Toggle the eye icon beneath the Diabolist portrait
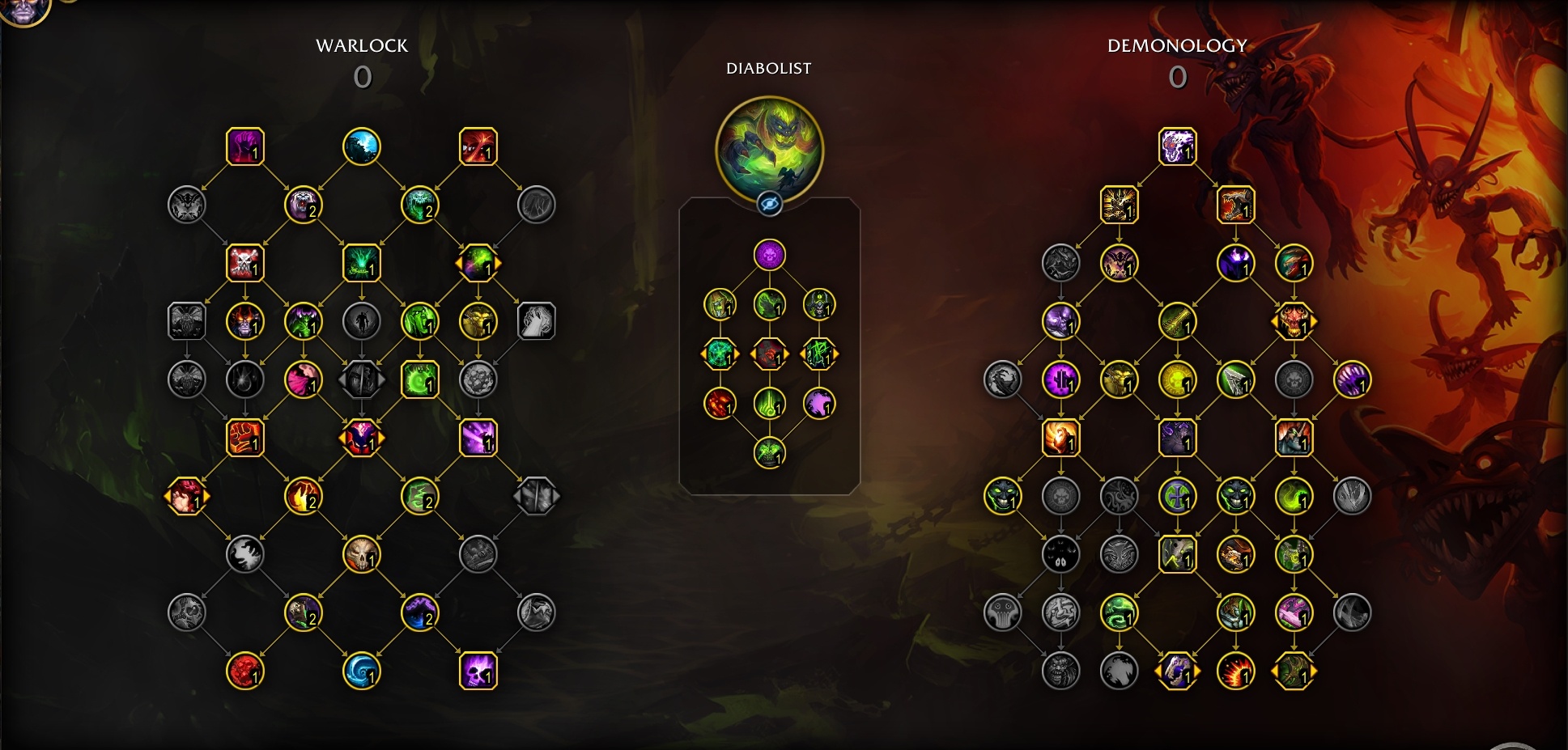The height and width of the screenshot is (750, 1568). 768,205
